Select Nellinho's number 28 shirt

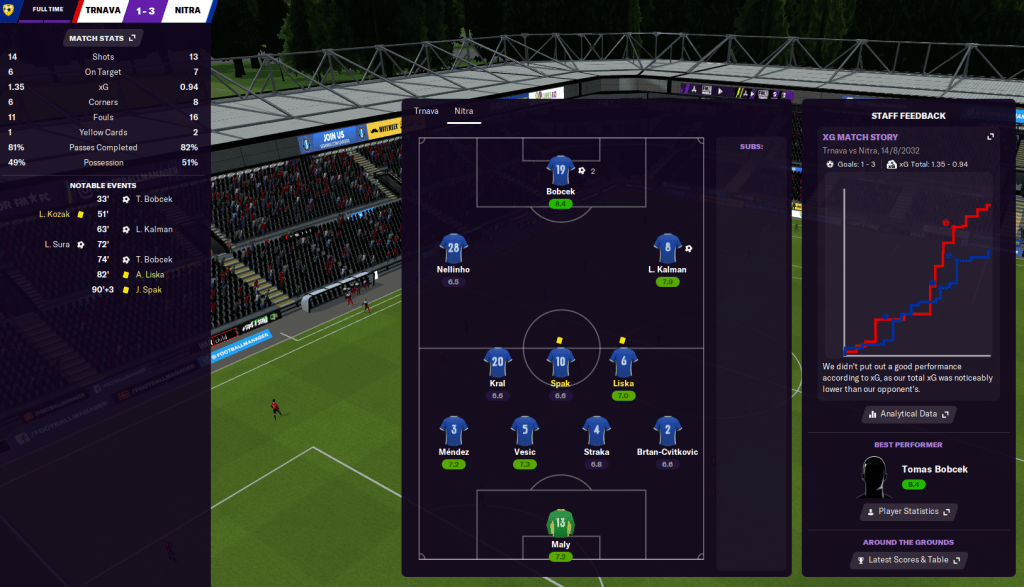pos(453,247)
